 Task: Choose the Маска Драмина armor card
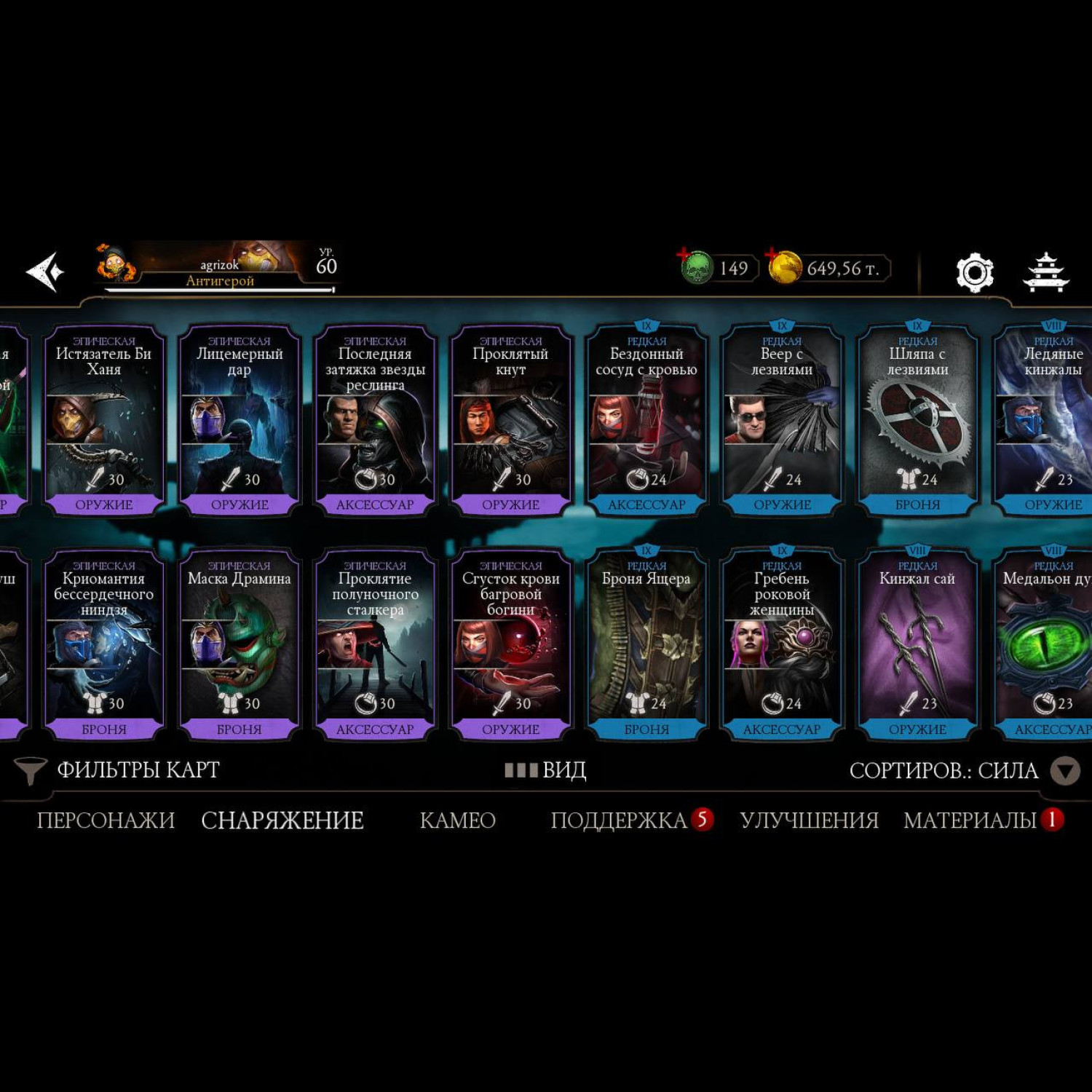click(x=240, y=644)
